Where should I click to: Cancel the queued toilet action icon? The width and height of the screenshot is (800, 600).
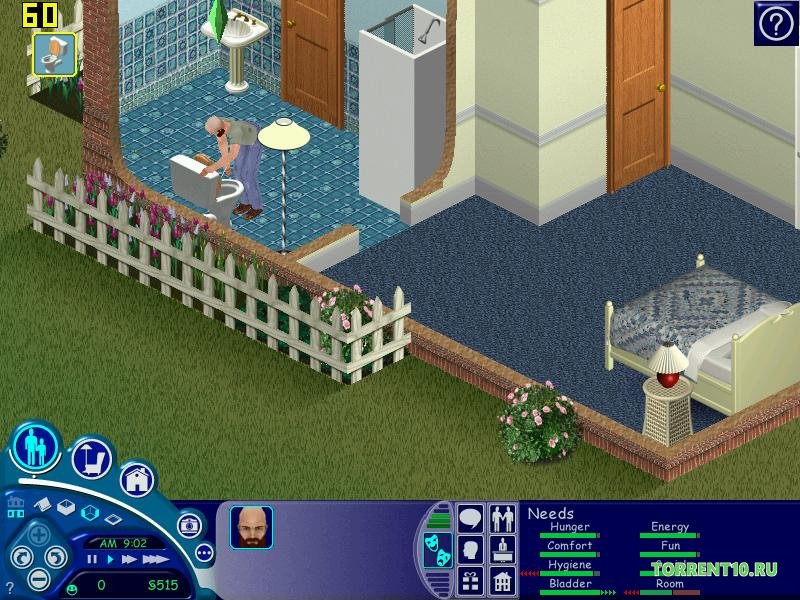coord(54,53)
